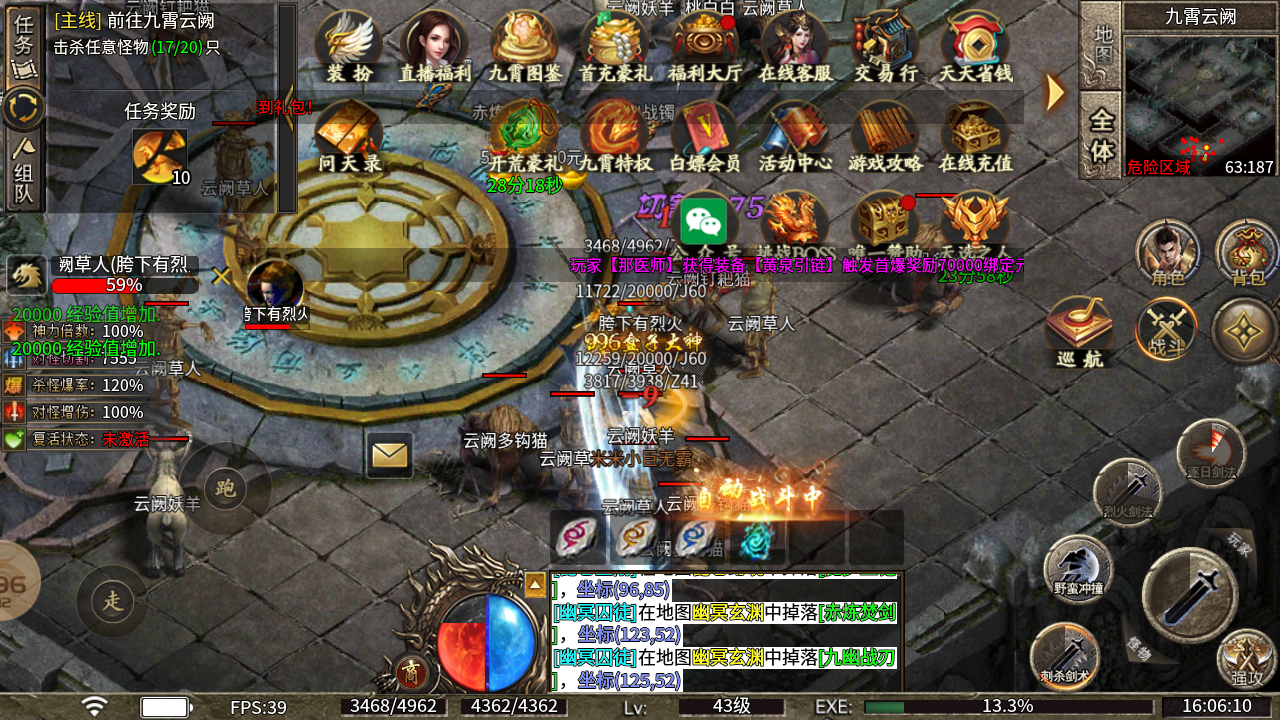Toggle the 跑 run movement button

226,488
